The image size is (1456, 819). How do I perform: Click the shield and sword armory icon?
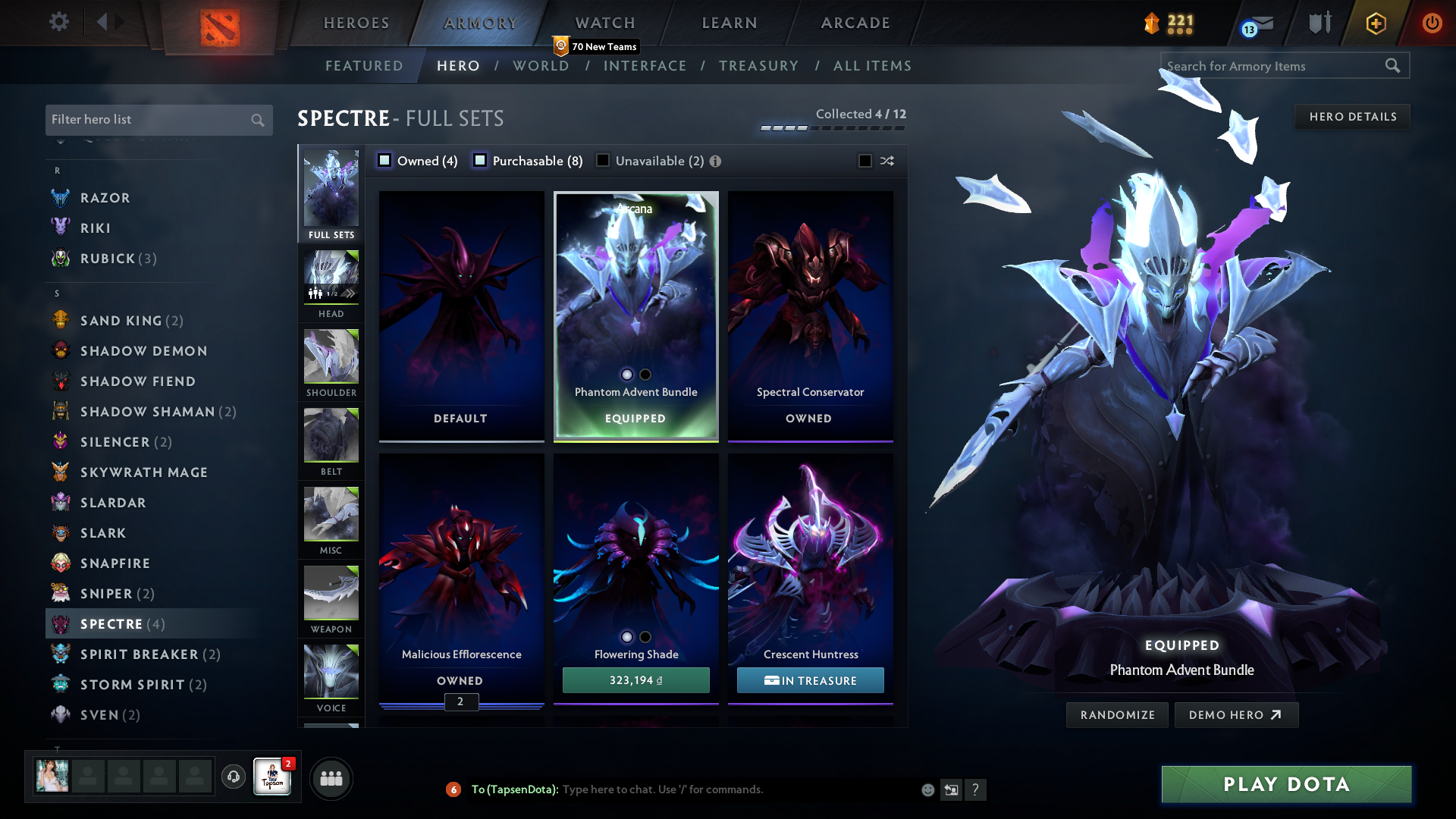point(1319,24)
